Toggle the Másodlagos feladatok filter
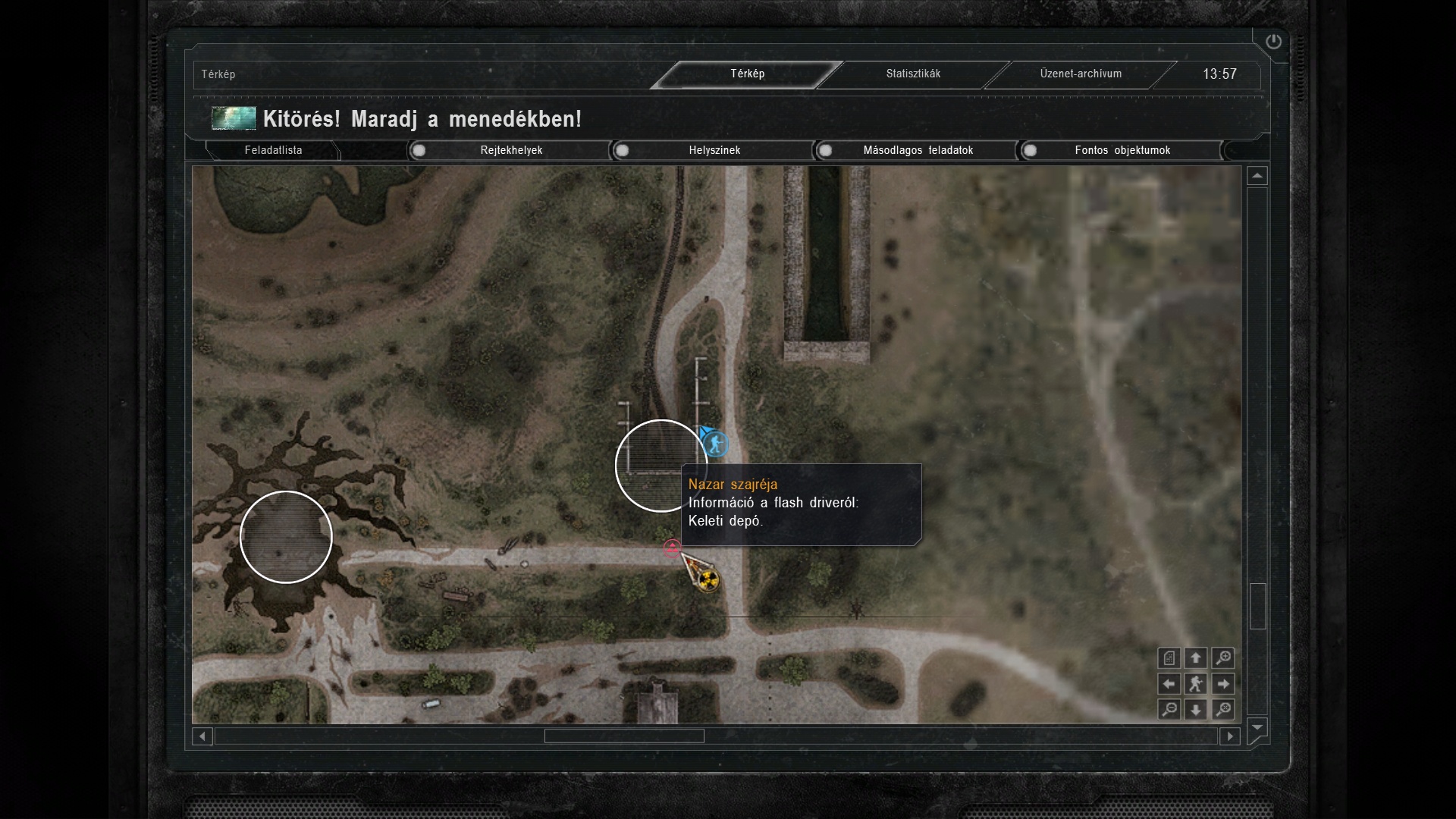The width and height of the screenshot is (1456, 819). pos(826,150)
